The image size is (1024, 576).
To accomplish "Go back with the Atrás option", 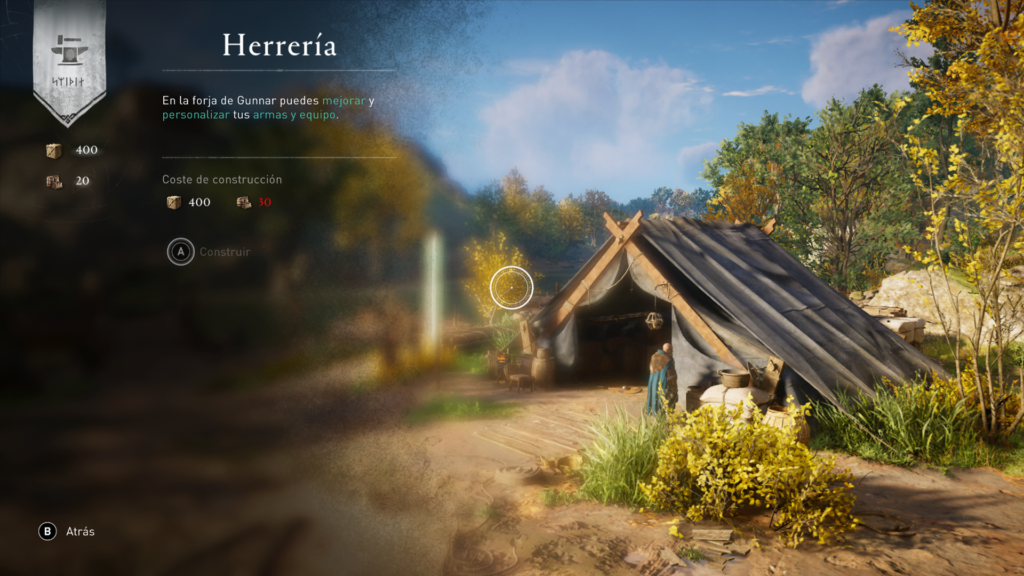I will 68,532.
